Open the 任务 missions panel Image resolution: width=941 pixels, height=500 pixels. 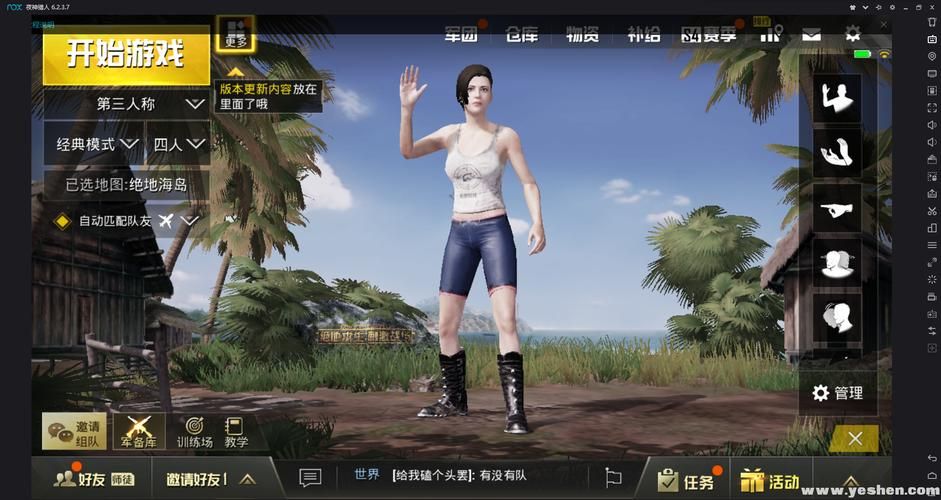click(x=686, y=481)
